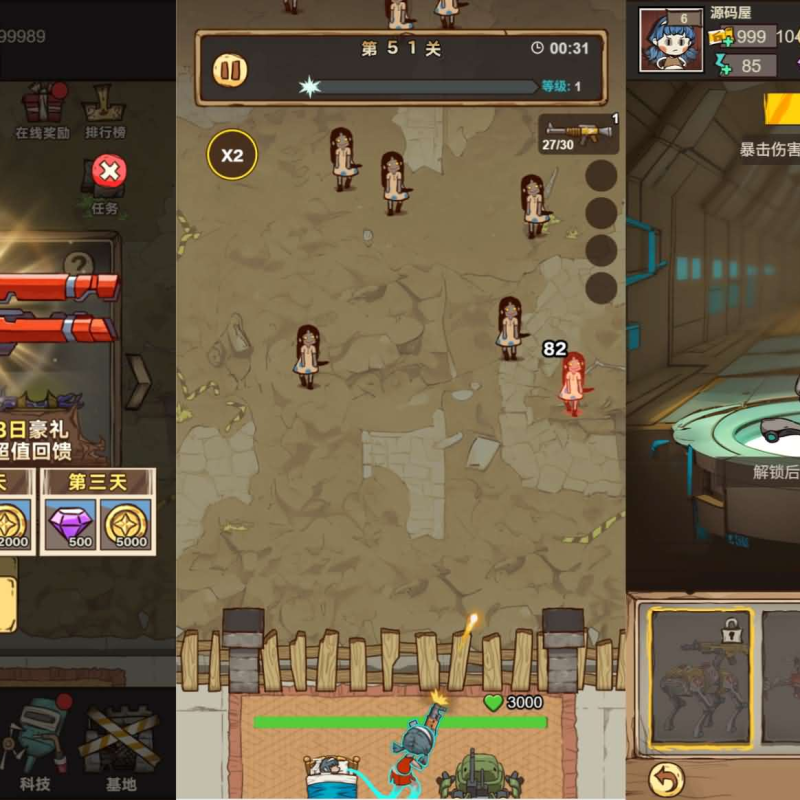This screenshot has width=800, height=800.
Task: Toggle the X2 speed button
Action: tap(232, 155)
